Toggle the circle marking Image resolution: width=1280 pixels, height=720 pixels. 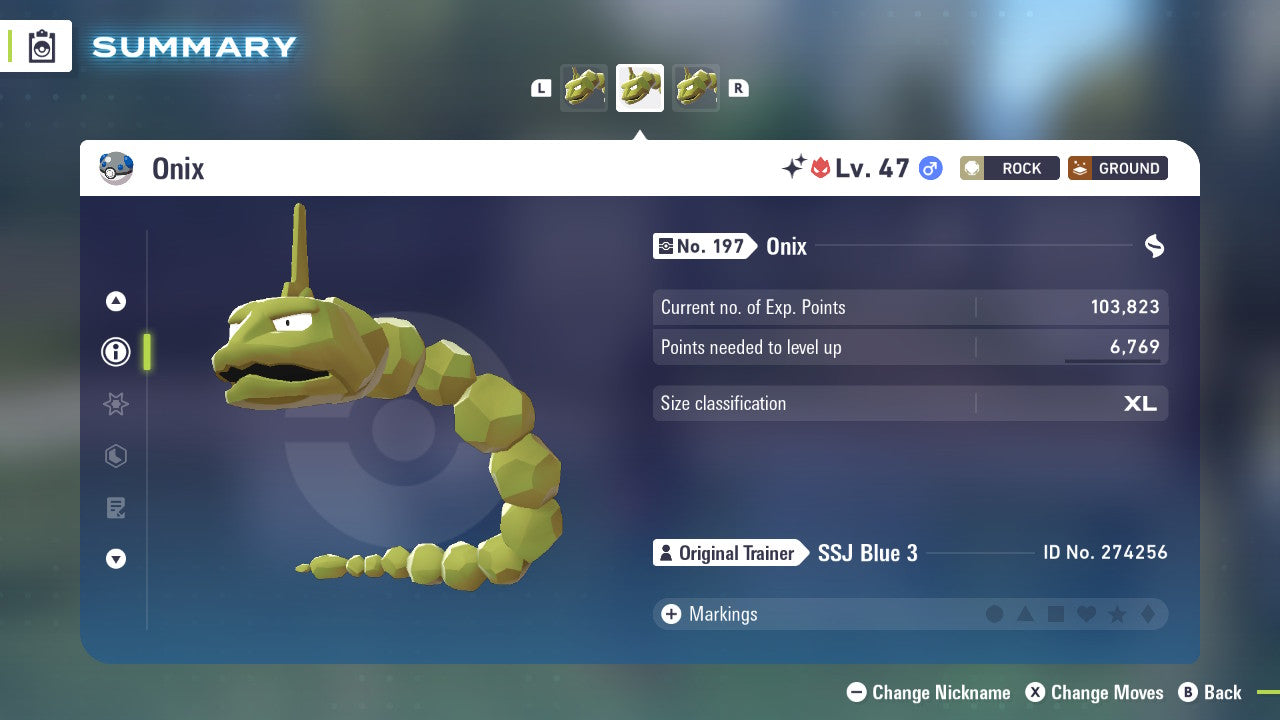[996, 614]
